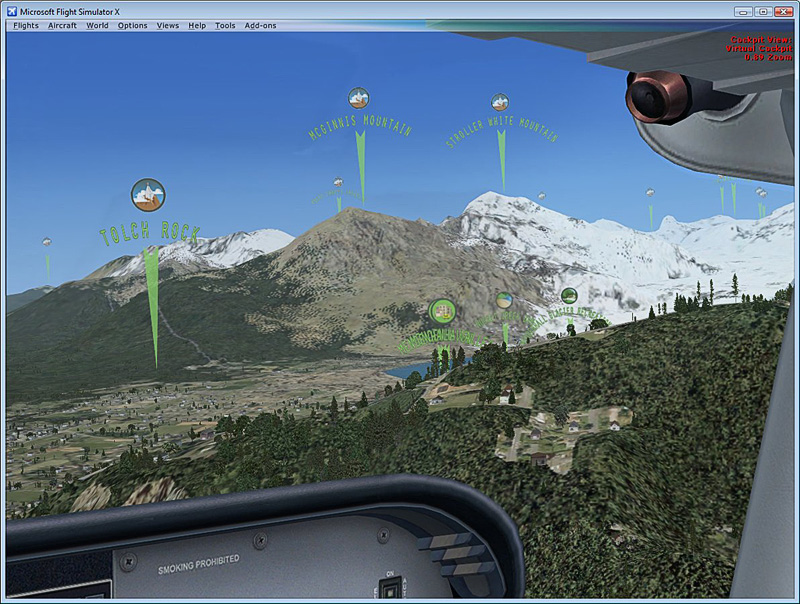Open the Help menu

(x=197, y=25)
